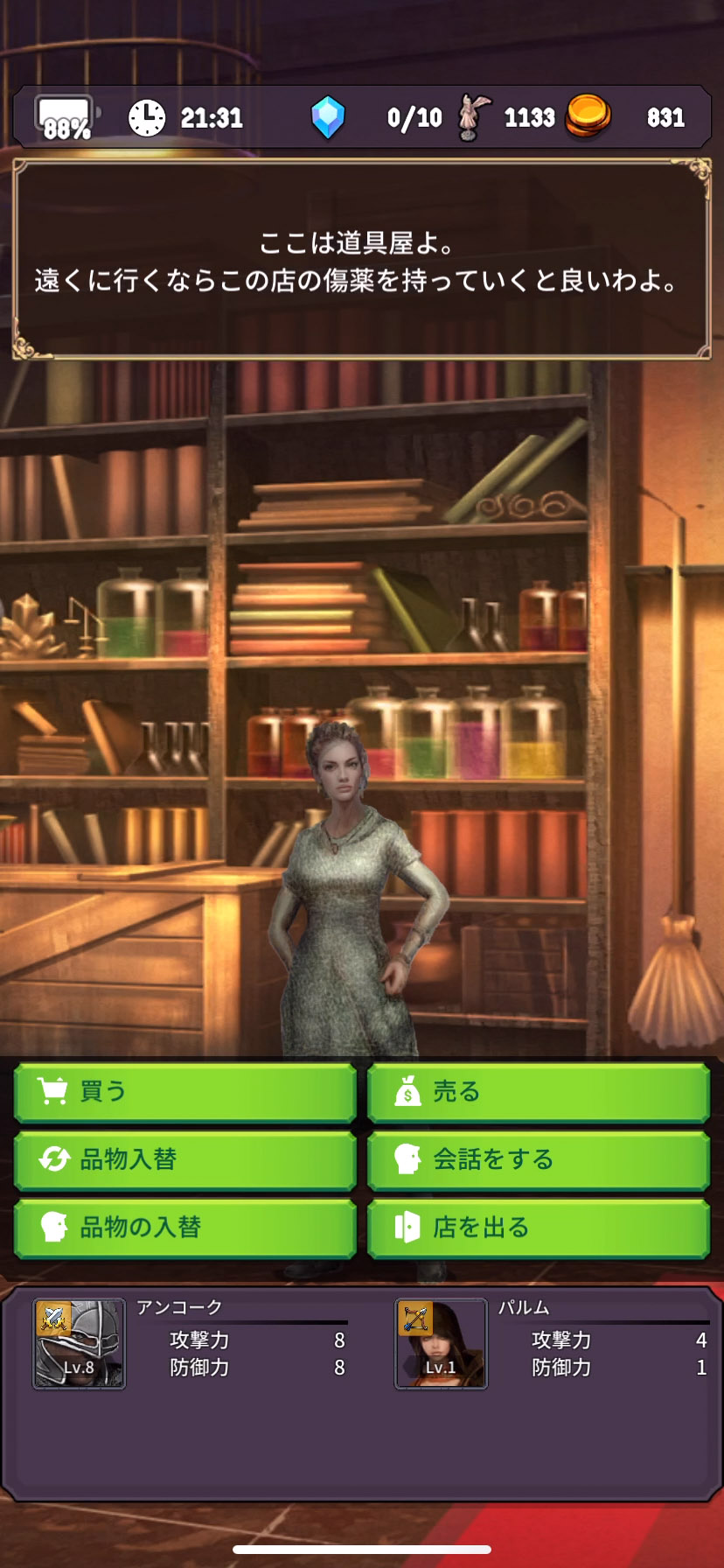This screenshot has width=724, height=1568.
Task: Open the 品物の入替 option
Action: click(184, 1228)
